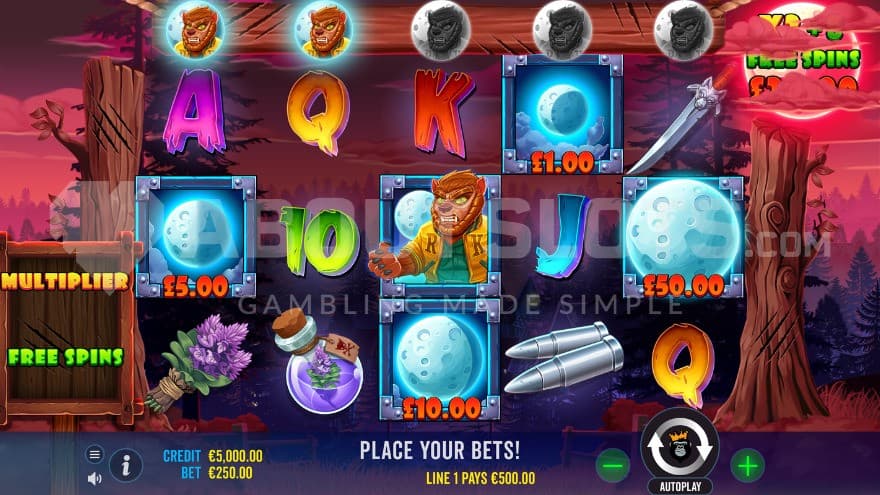The width and height of the screenshot is (880, 495).
Task: Toggle the sound speaker icon
Action: (95, 477)
